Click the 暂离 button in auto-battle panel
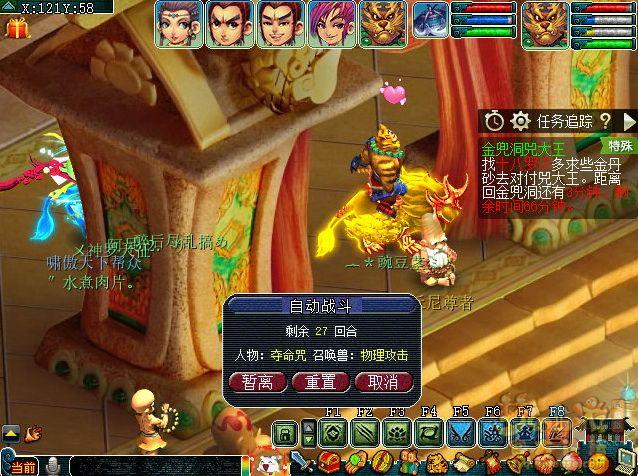The image size is (638, 476). point(258,381)
